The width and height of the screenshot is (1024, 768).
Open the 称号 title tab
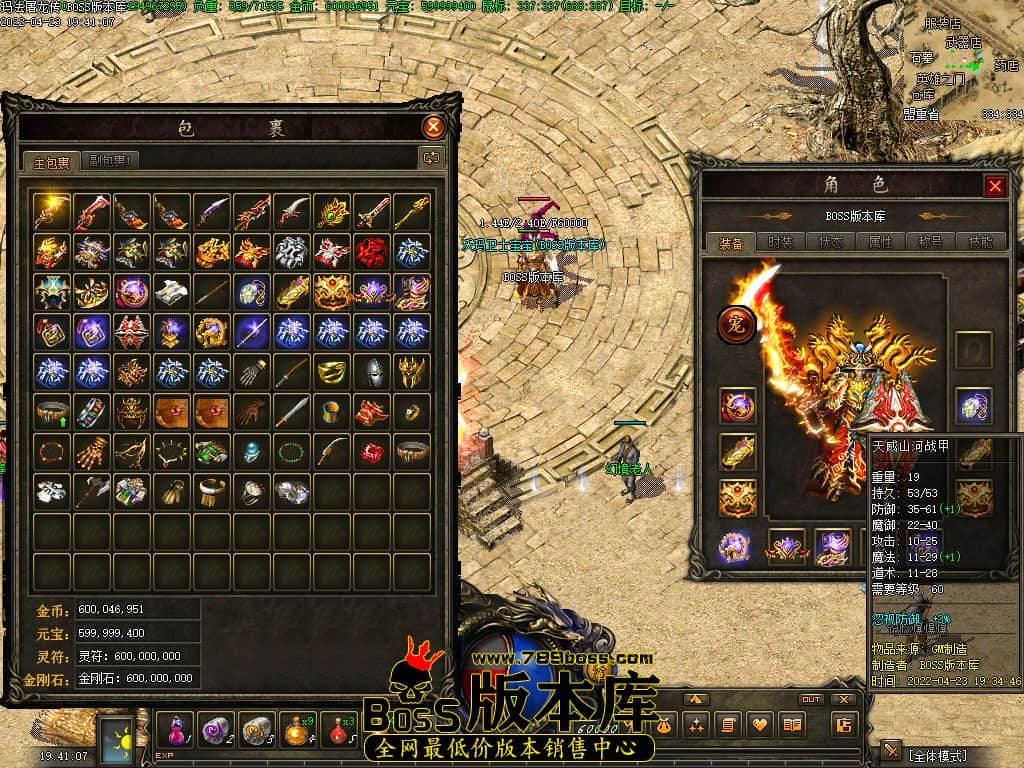click(930, 242)
